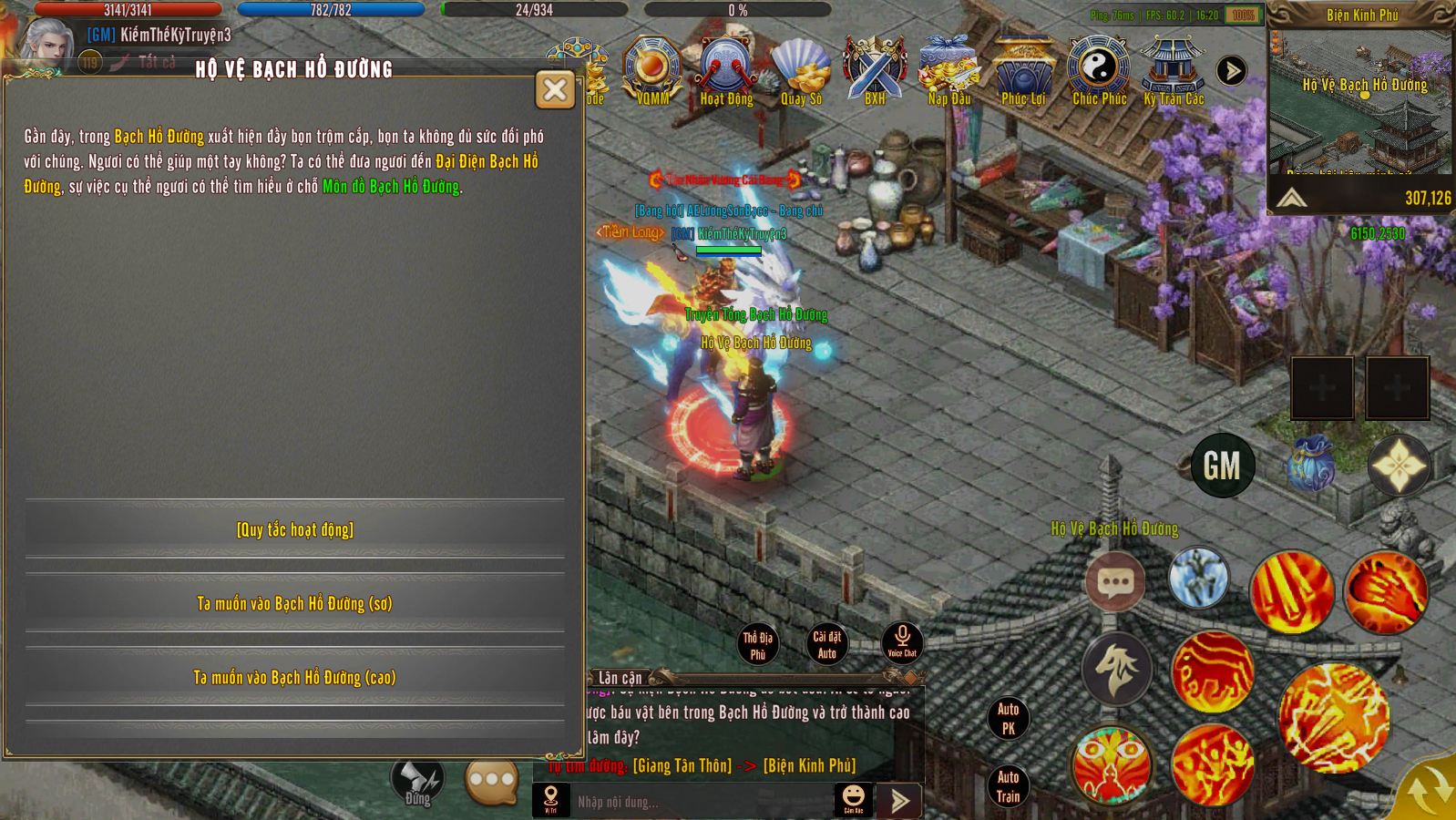Open the Nạp Đầu first-recharge icon

(x=948, y=69)
